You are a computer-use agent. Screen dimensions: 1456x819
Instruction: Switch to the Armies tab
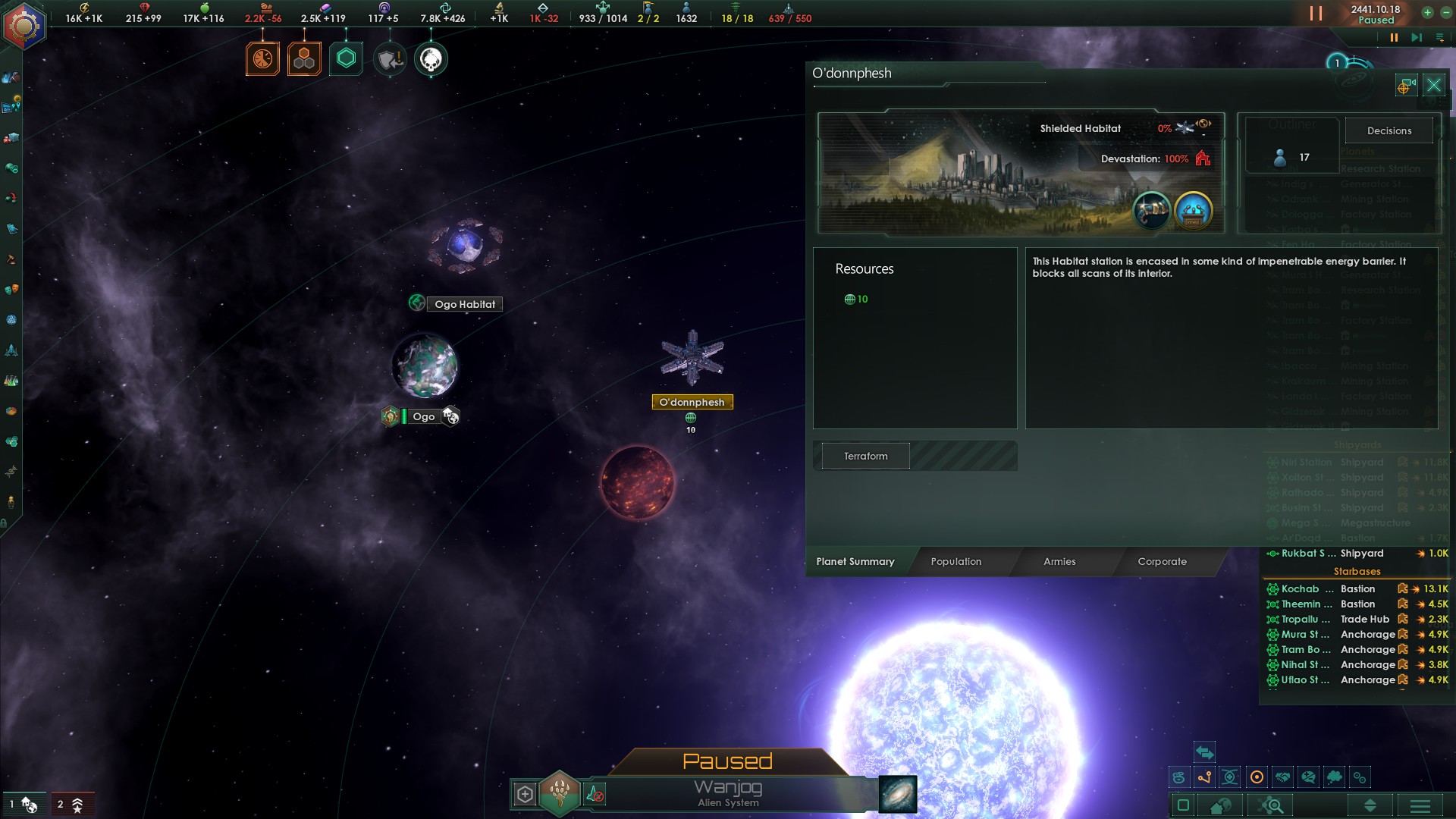pyautogui.click(x=1059, y=562)
